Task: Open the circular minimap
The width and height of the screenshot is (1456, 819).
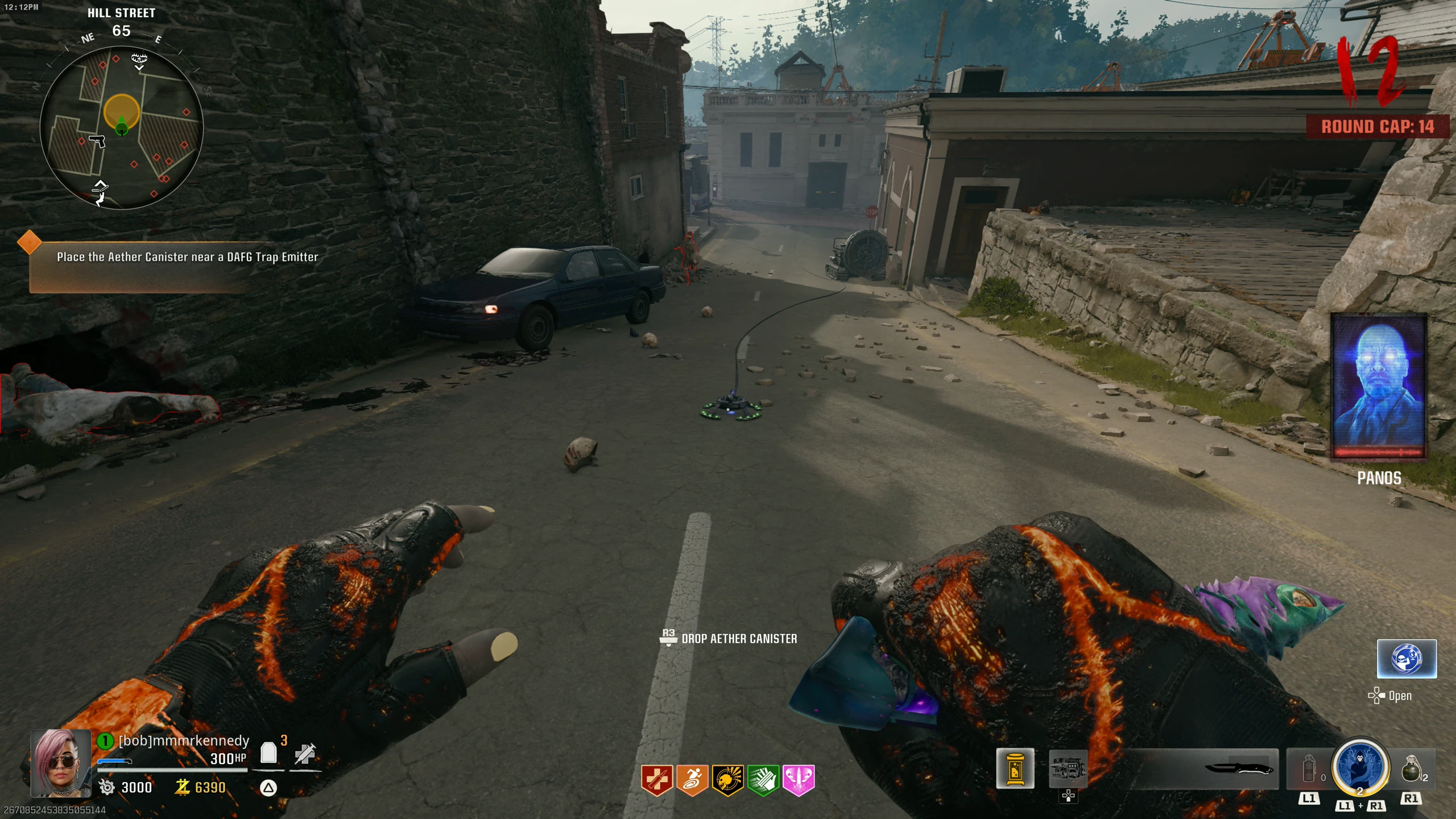Action: [x=122, y=127]
